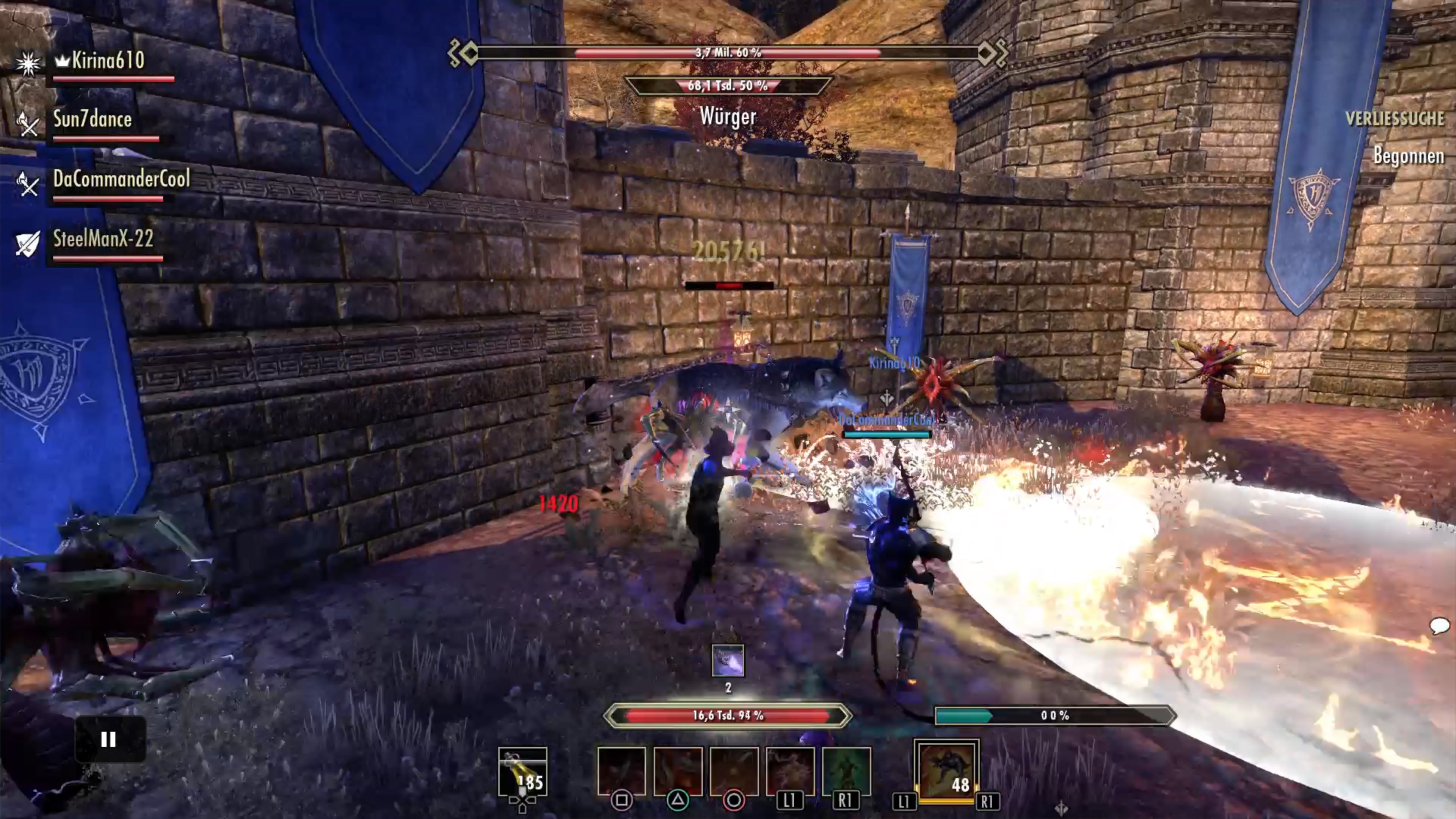Choose Sun7dance in the group list
1456x819 pixels.
click(x=92, y=119)
